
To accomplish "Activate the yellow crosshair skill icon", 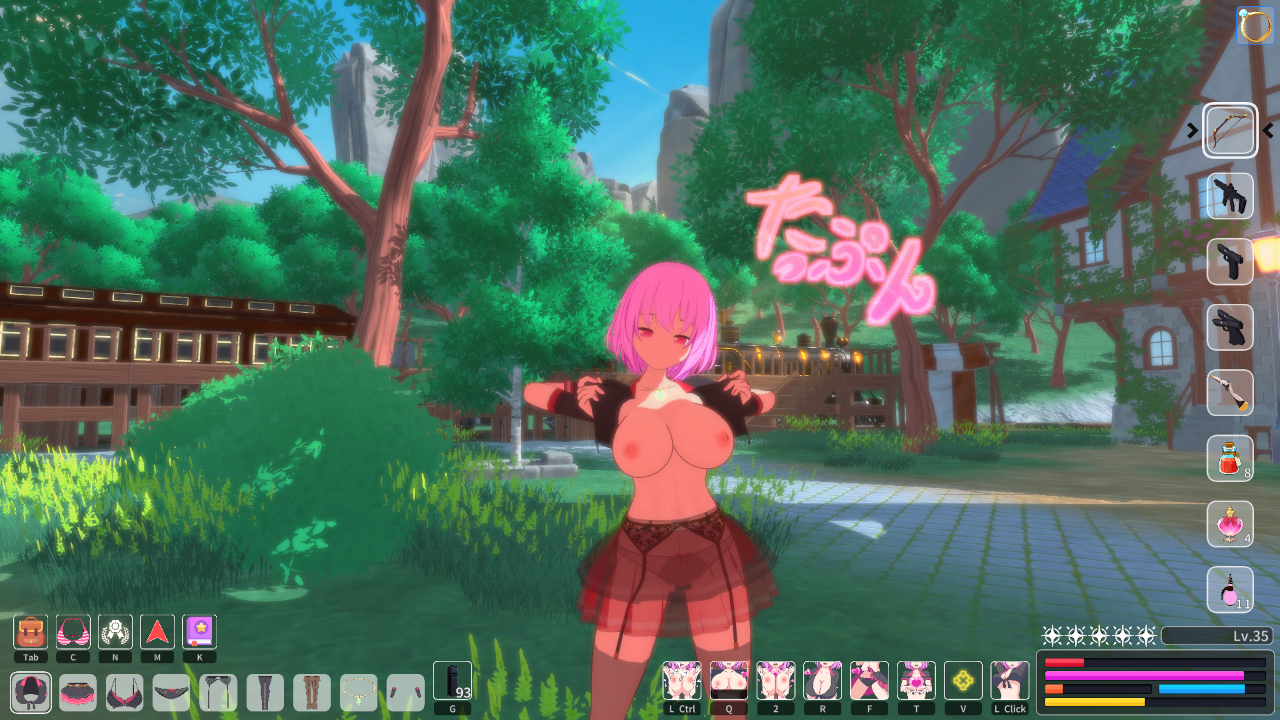I will point(963,681).
